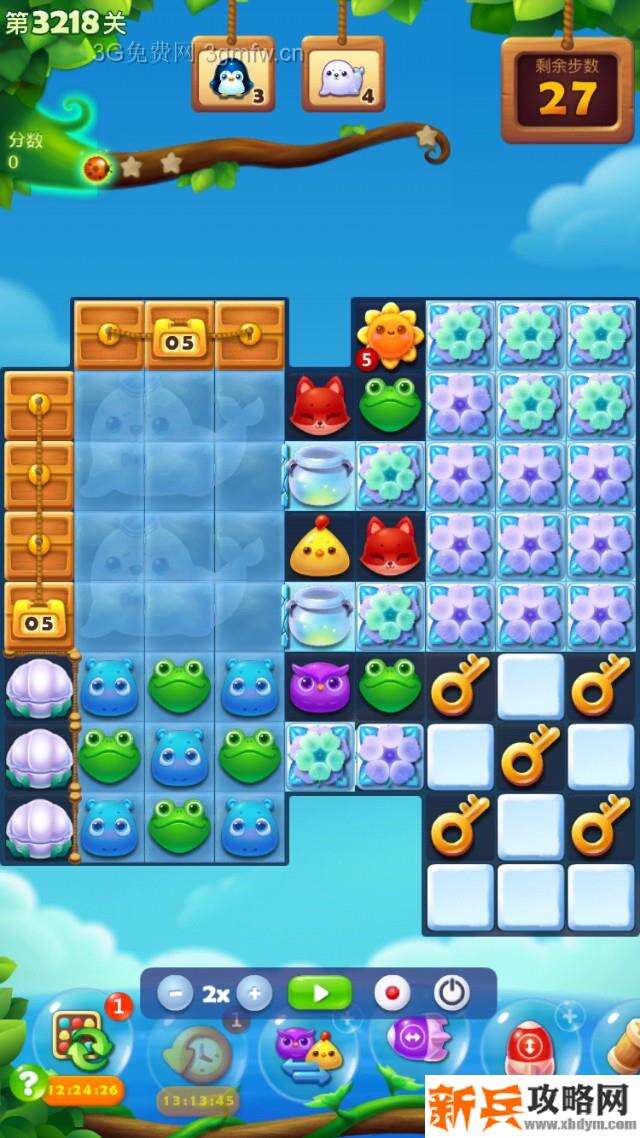Select the yellow chick tile
The image size is (640, 1138).
tap(318, 546)
